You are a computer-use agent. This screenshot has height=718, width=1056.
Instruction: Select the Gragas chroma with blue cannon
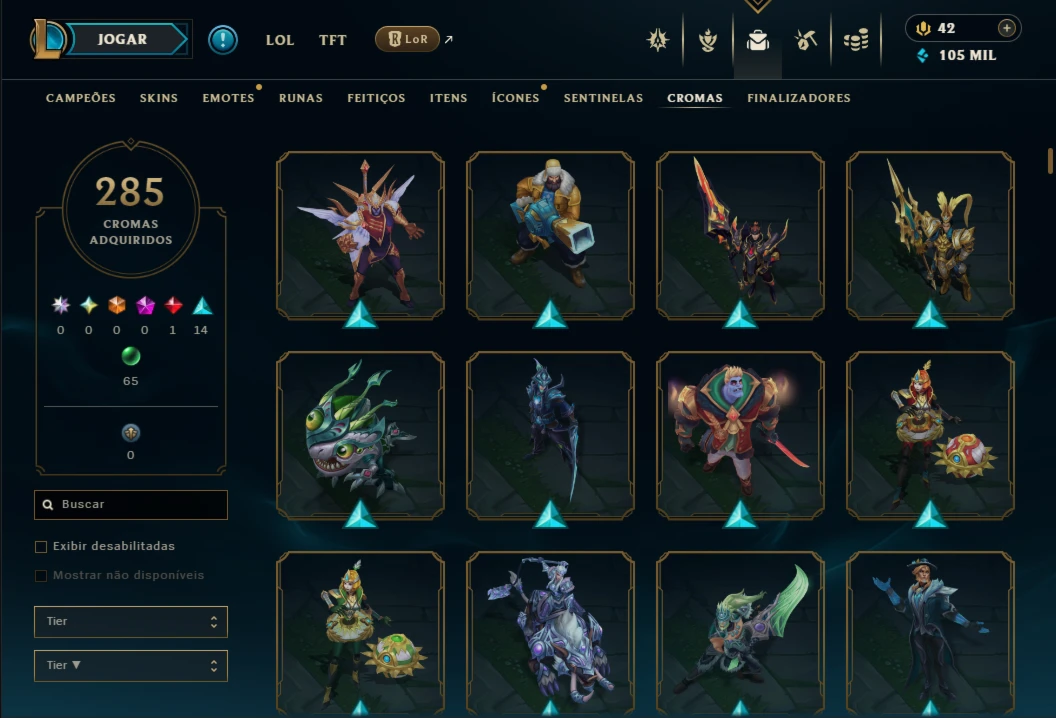coord(550,235)
